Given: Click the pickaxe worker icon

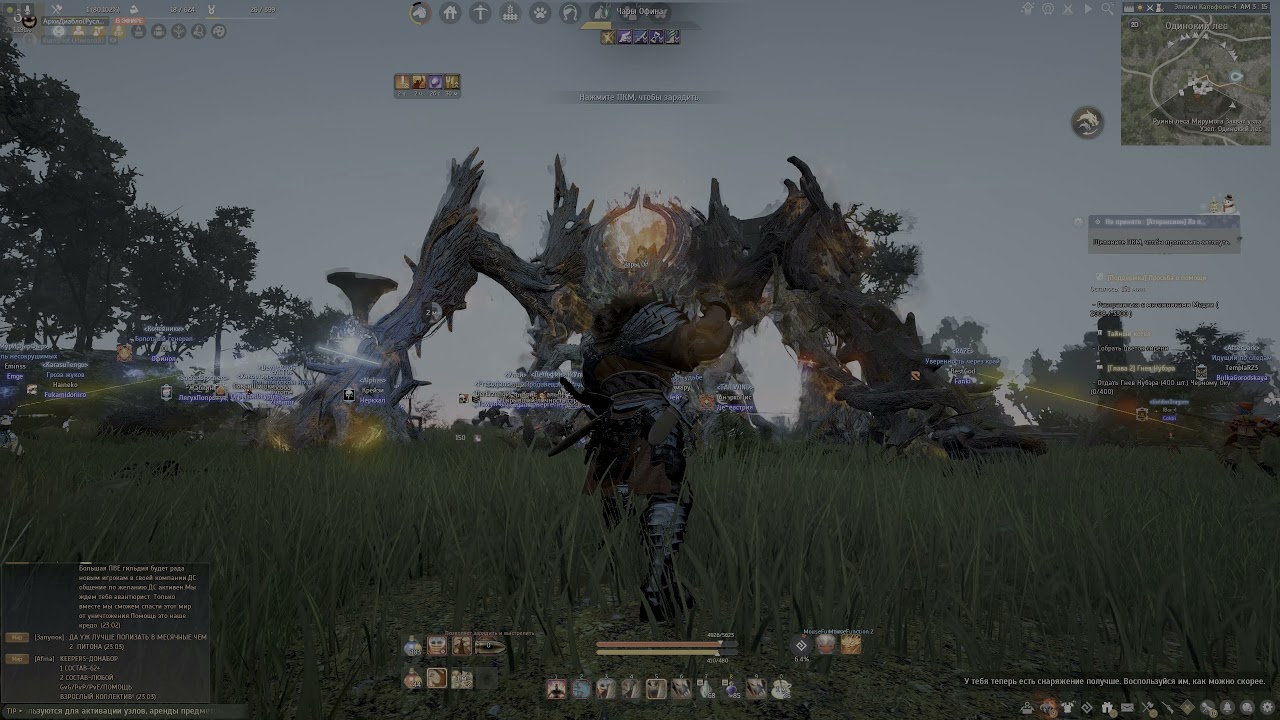Looking at the screenshot, I should [x=480, y=13].
